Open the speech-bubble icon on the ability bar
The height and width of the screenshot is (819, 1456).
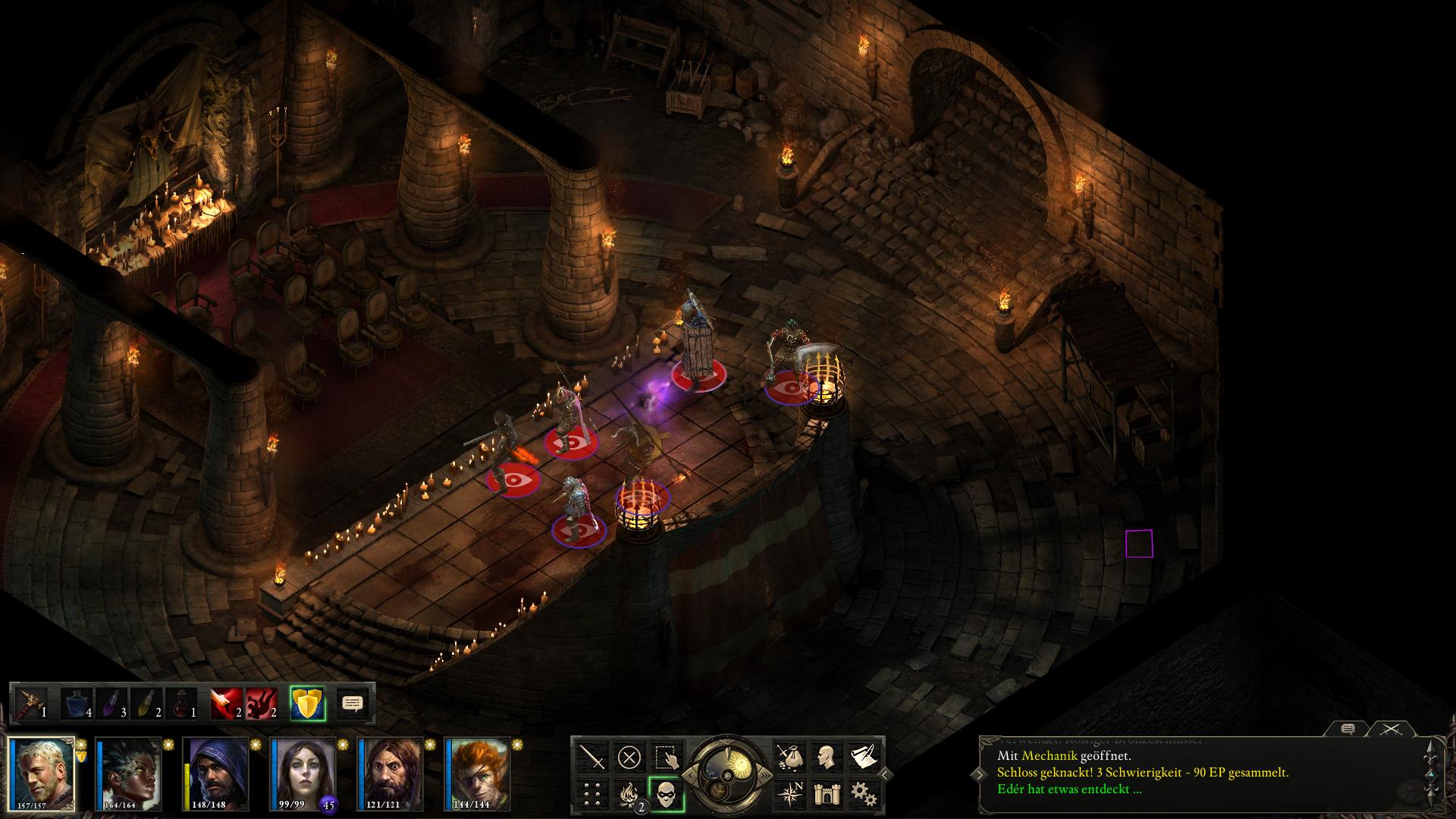click(352, 704)
